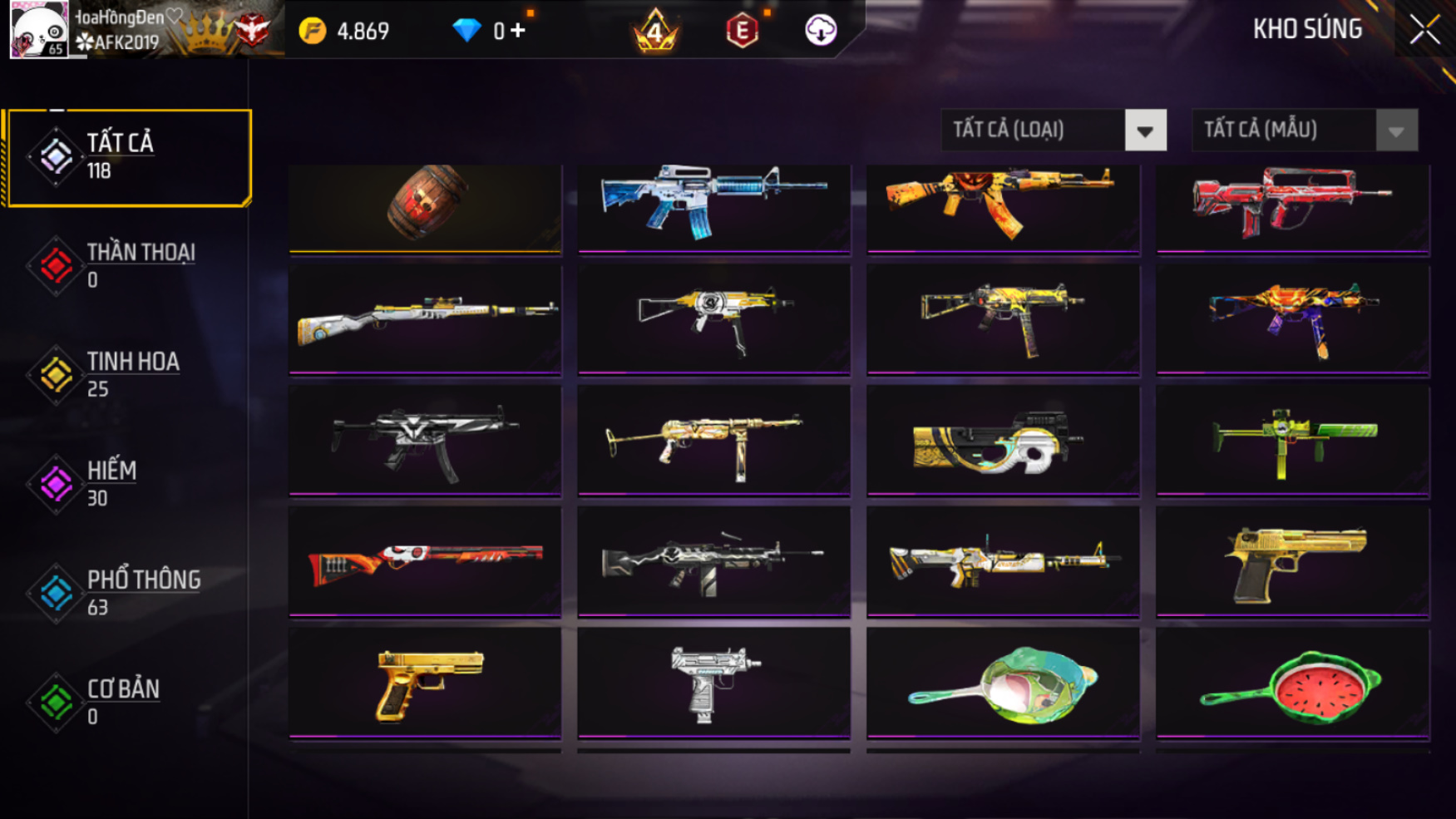Select the watermelon frying pan skin
Viewport: 1456px width, 819px height.
pos(1292,683)
